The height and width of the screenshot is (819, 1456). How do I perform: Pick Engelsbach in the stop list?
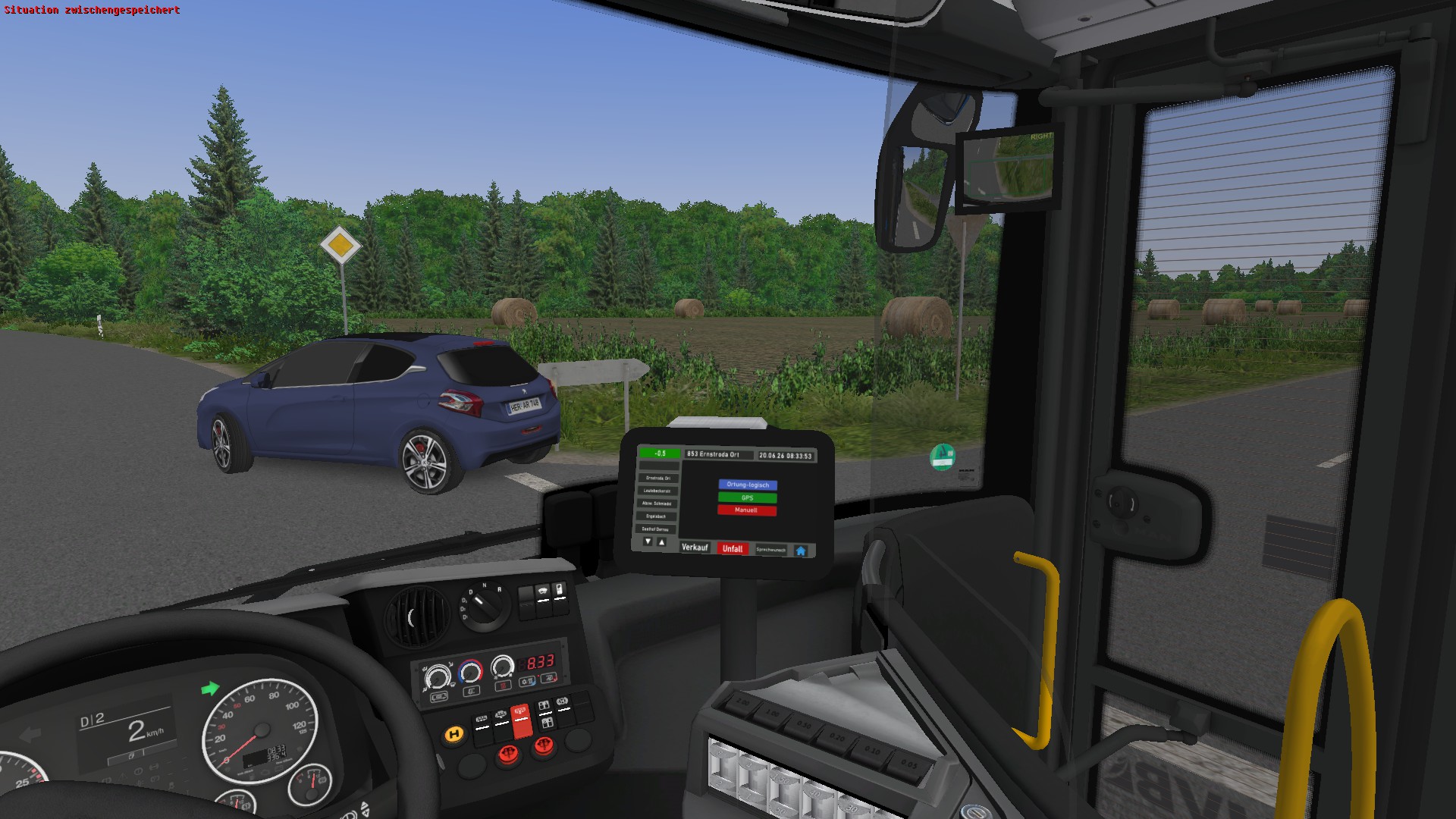click(656, 516)
